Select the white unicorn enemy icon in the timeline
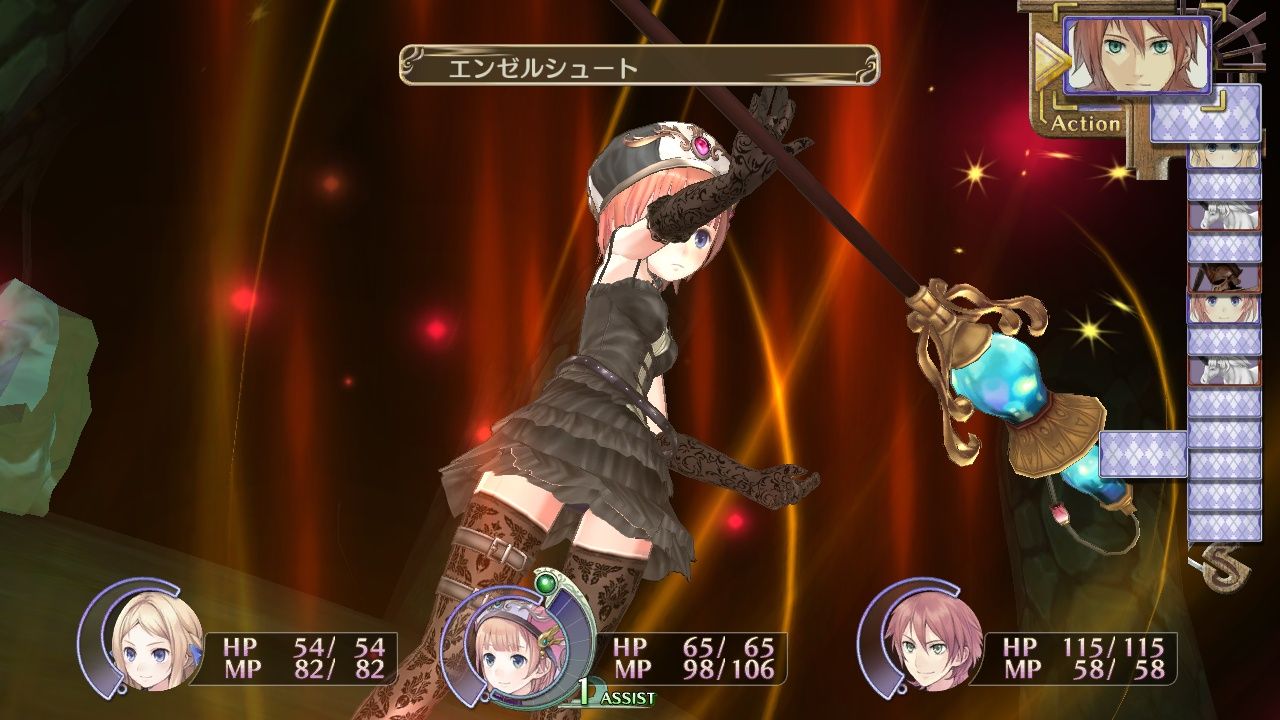Viewport: 1280px width, 720px height. click(1222, 218)
